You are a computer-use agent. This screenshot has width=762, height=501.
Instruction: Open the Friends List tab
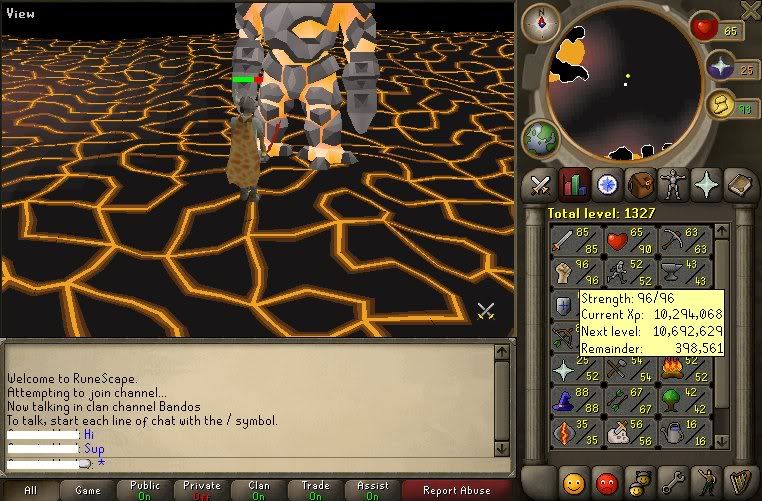pyautogui.click(x=574, y=480)
